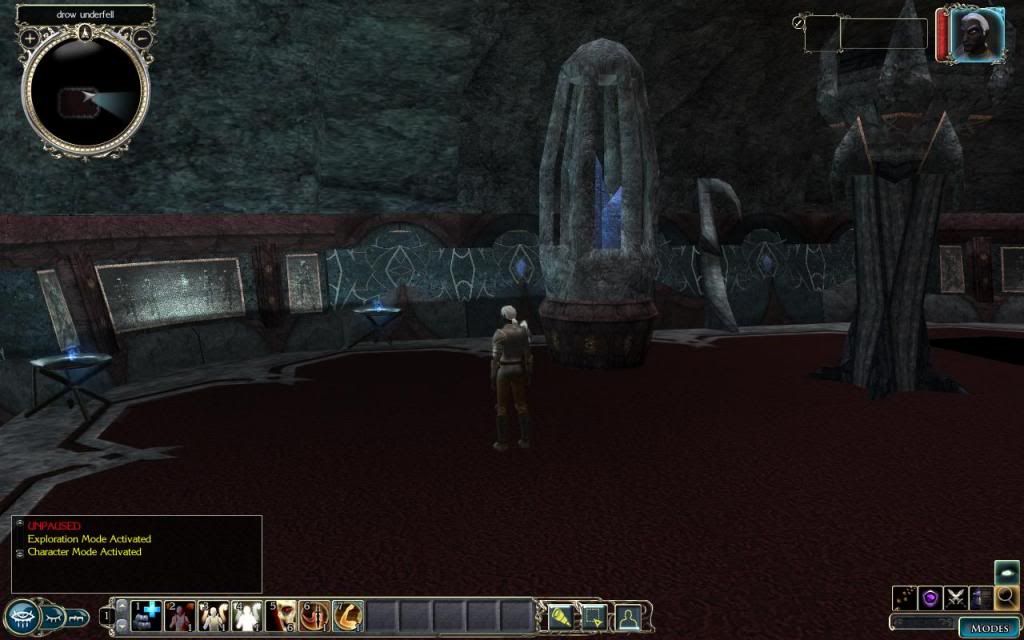The width and height of the screenshot is (1024, 640).
Task: Click the dashed selection box cursor button
Action: point(593,617)
